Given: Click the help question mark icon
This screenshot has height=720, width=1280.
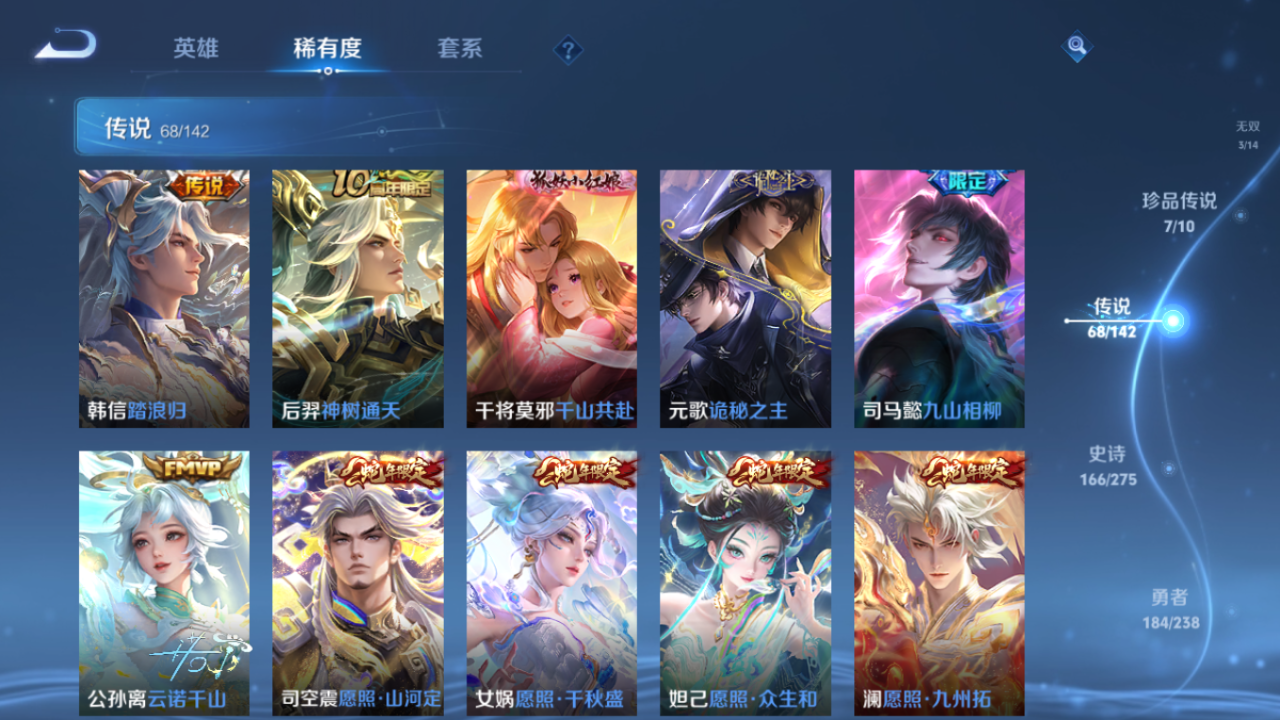Looking at the screenshot, I should 568,47.
